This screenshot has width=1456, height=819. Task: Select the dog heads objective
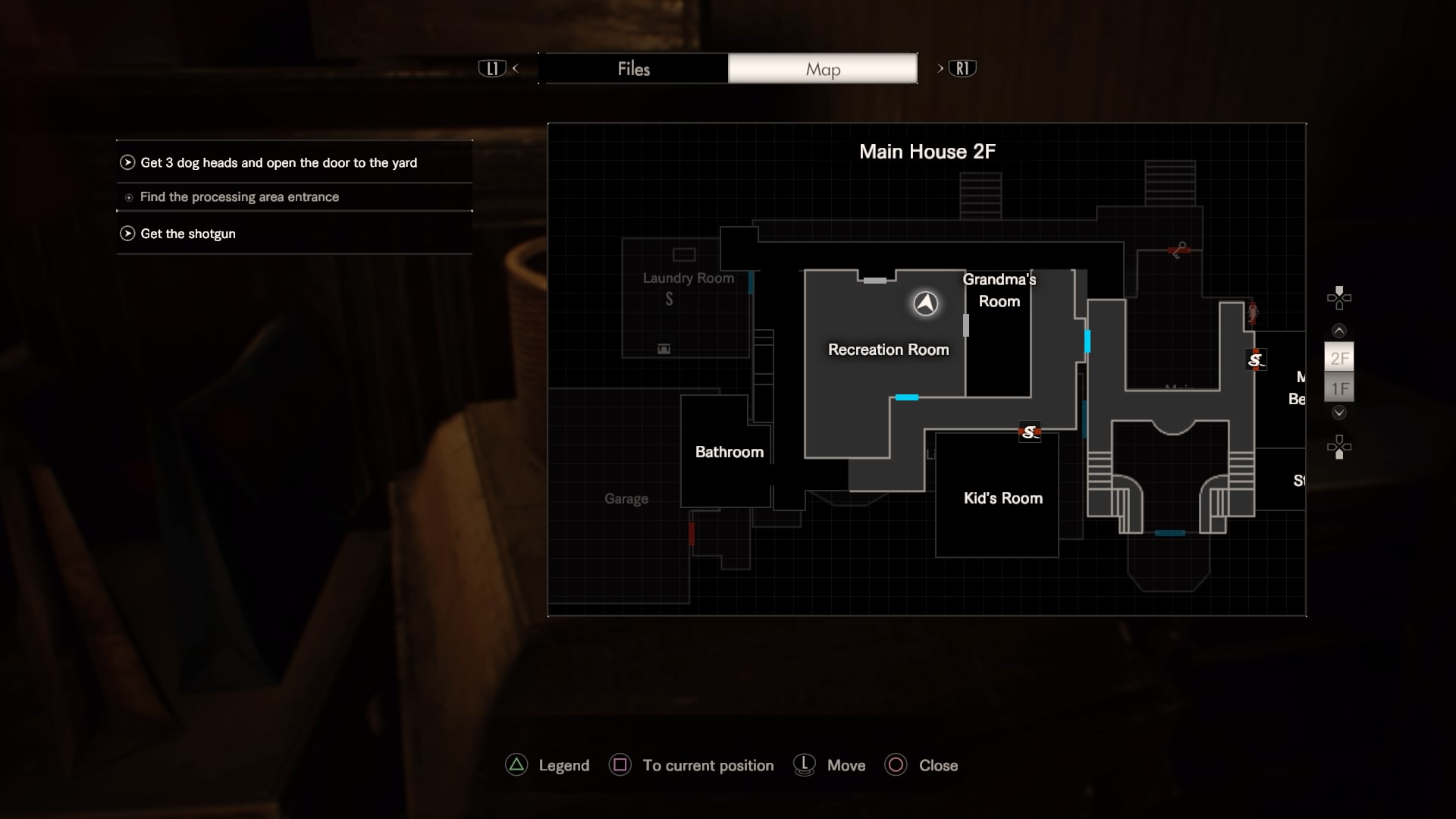(278, 162)
